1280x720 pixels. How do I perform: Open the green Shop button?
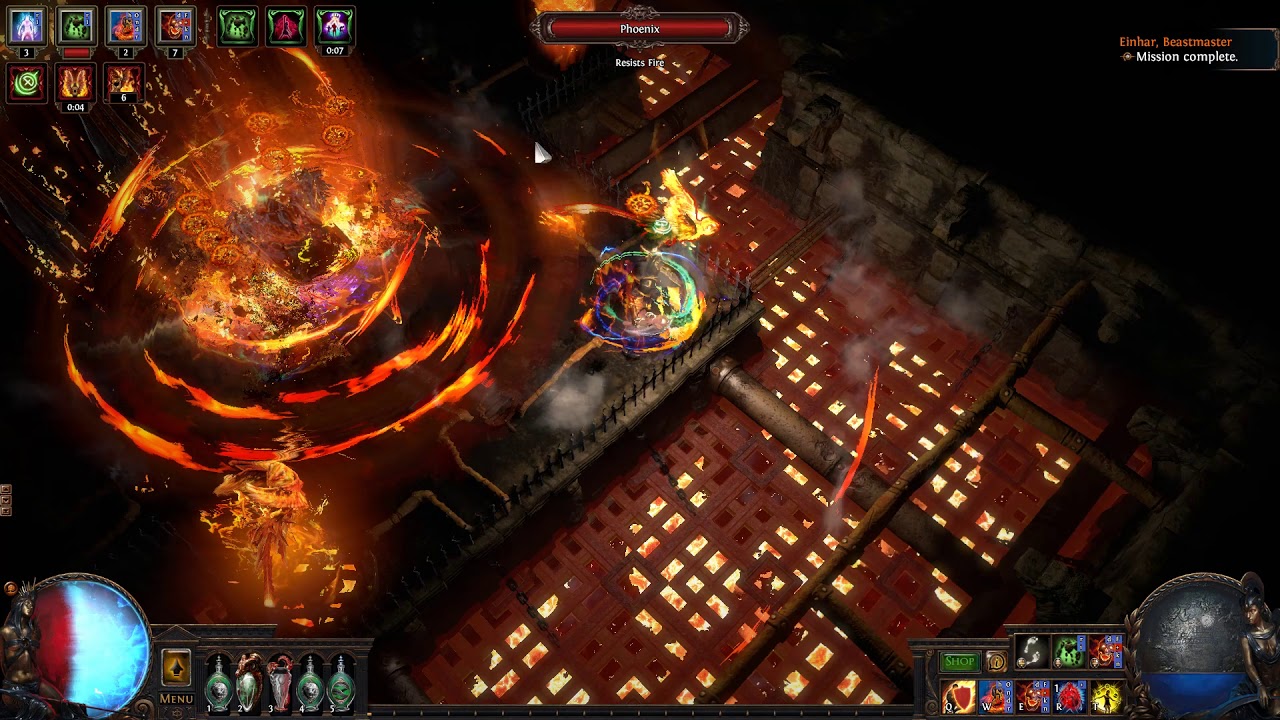959,661
